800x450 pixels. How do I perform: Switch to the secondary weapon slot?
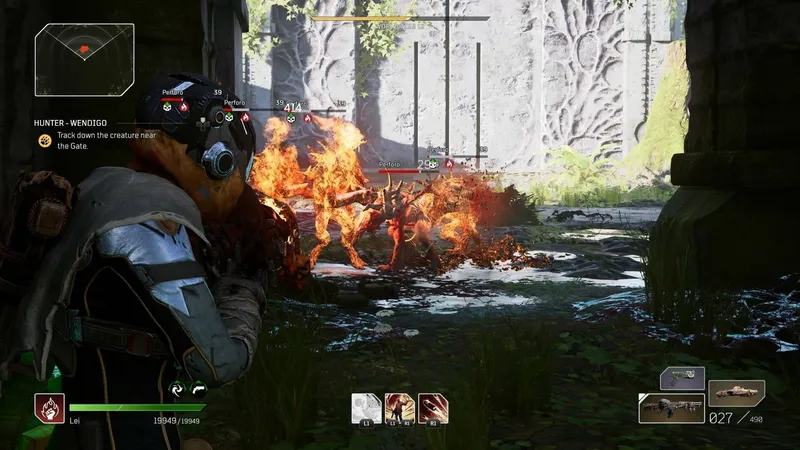click(736, 392)
